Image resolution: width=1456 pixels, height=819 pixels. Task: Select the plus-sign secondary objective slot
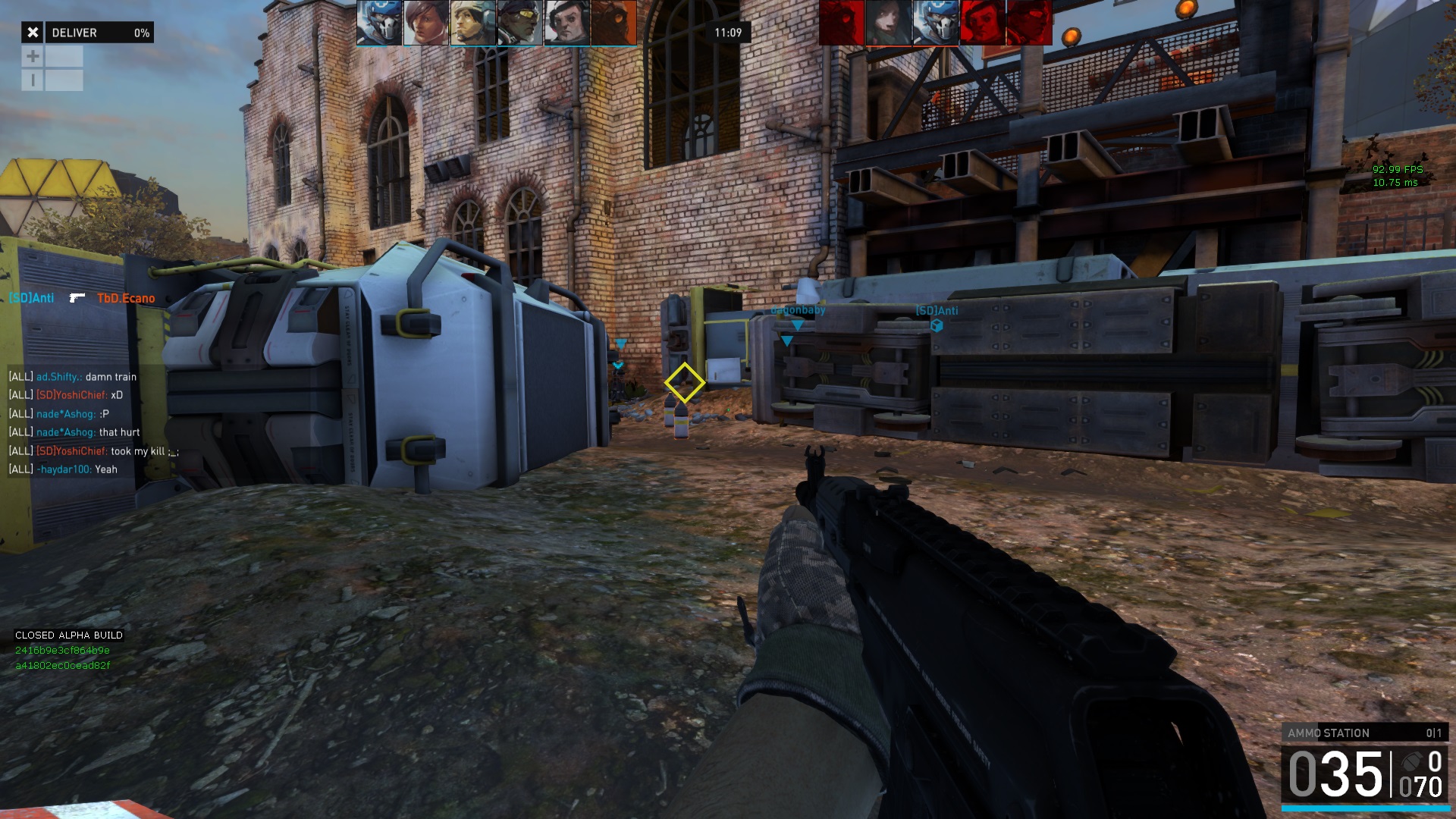[x=33, y=56]
